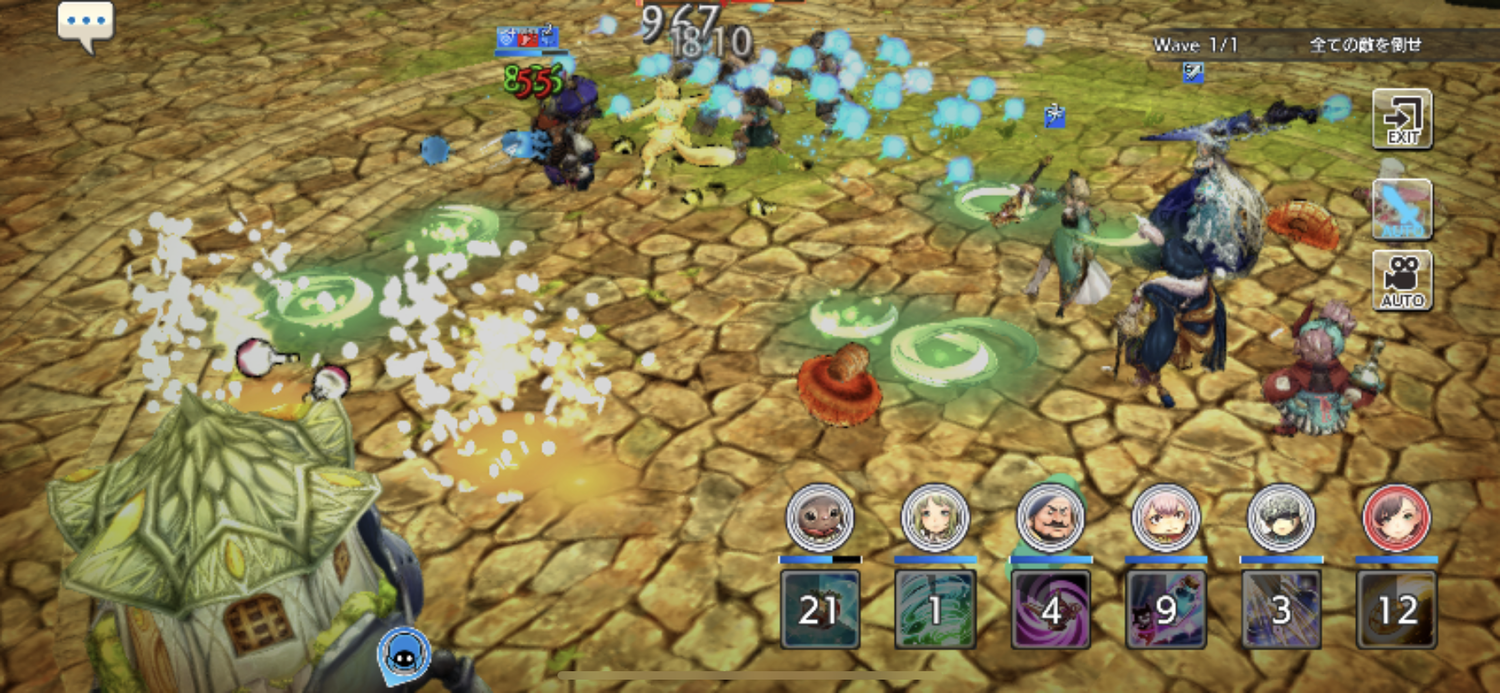Select the brown creature character portrait
The height and width of the screenshot is (693, 1500).
820,518
